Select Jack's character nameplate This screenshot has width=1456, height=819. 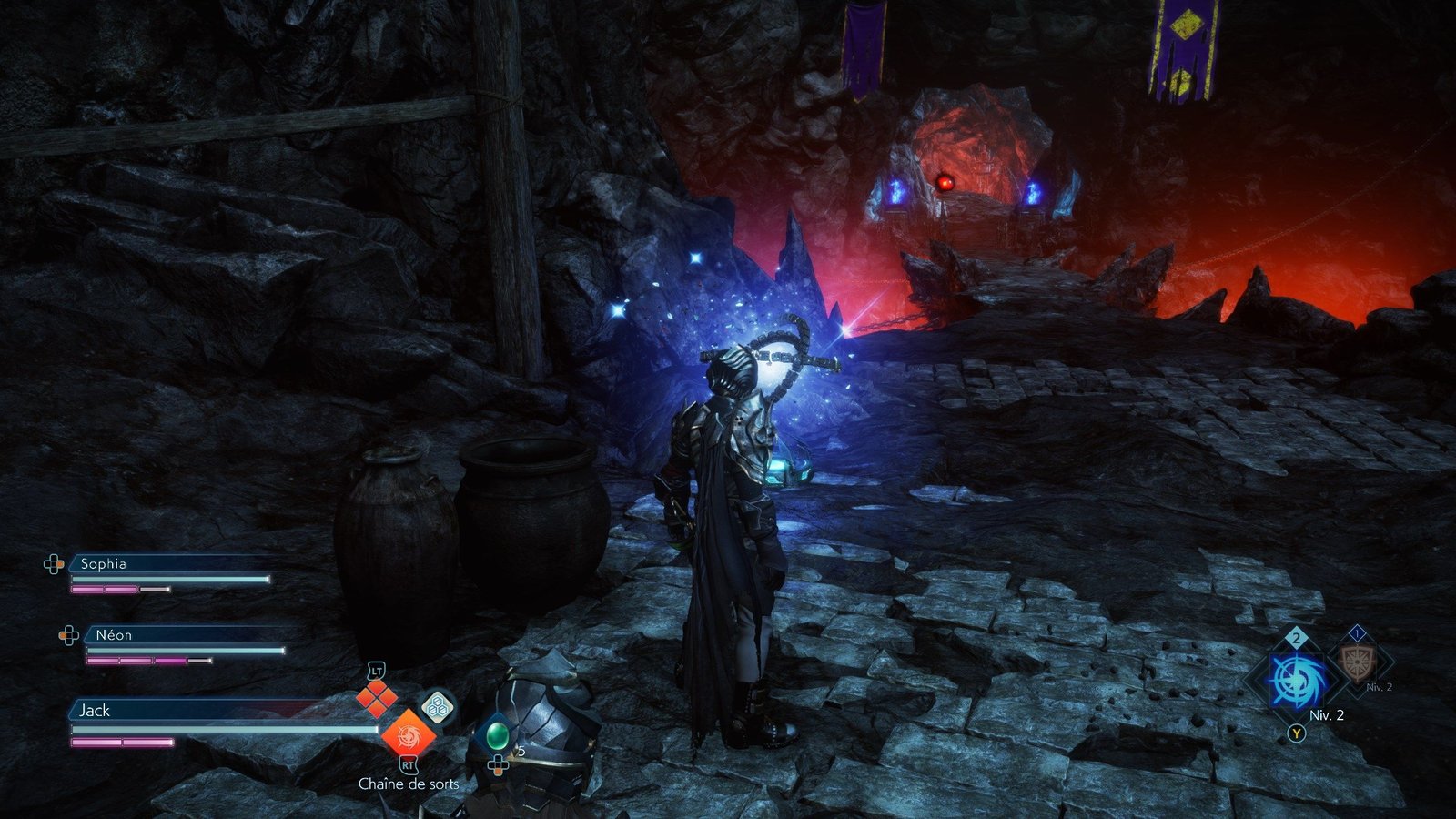tap(95, 711)
